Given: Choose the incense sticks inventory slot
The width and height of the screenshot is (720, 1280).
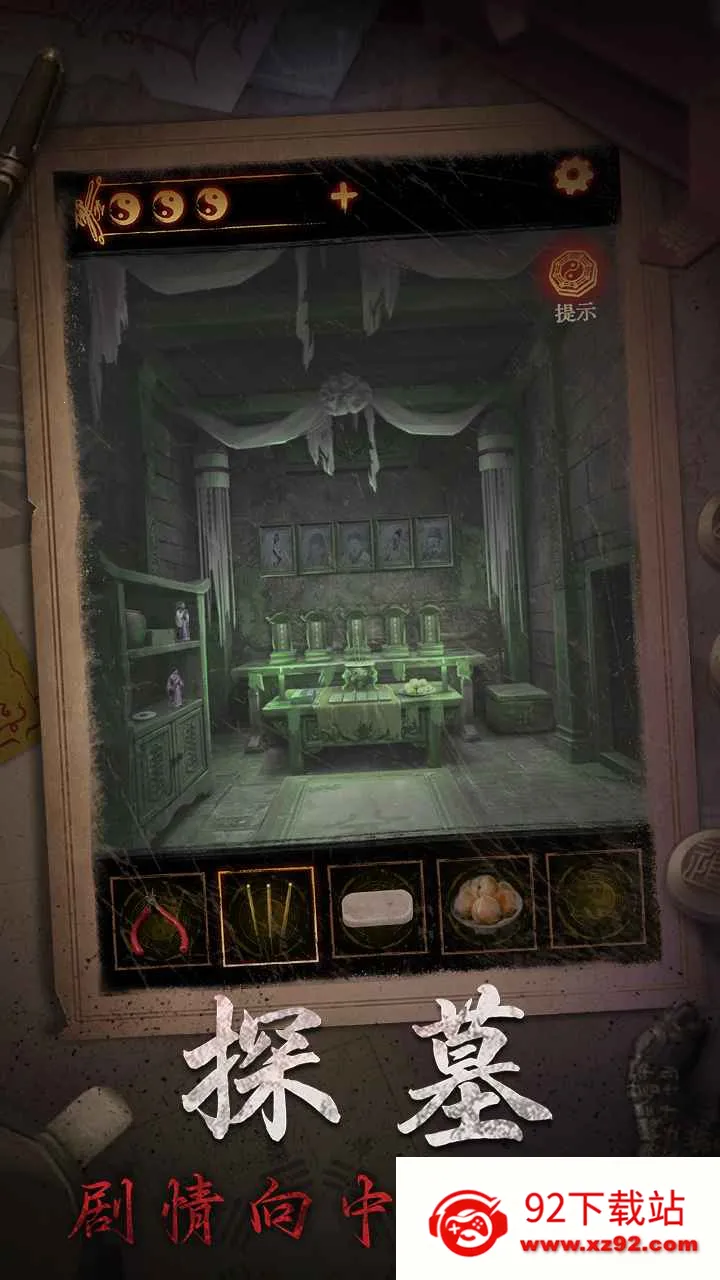Looking at the screenshot, I should (x=267, y=916).
